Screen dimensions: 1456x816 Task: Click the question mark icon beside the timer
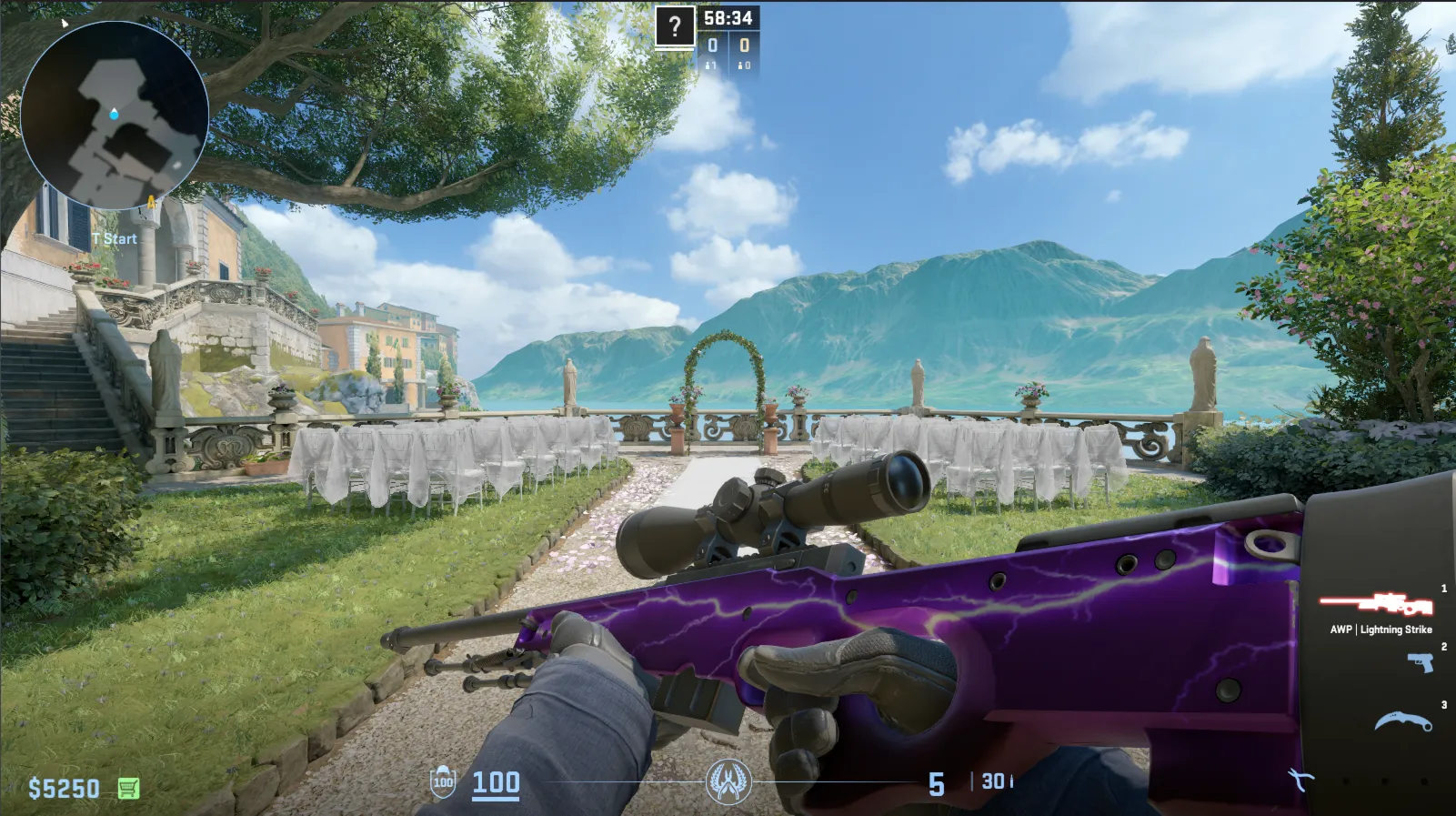click(675, 28)
